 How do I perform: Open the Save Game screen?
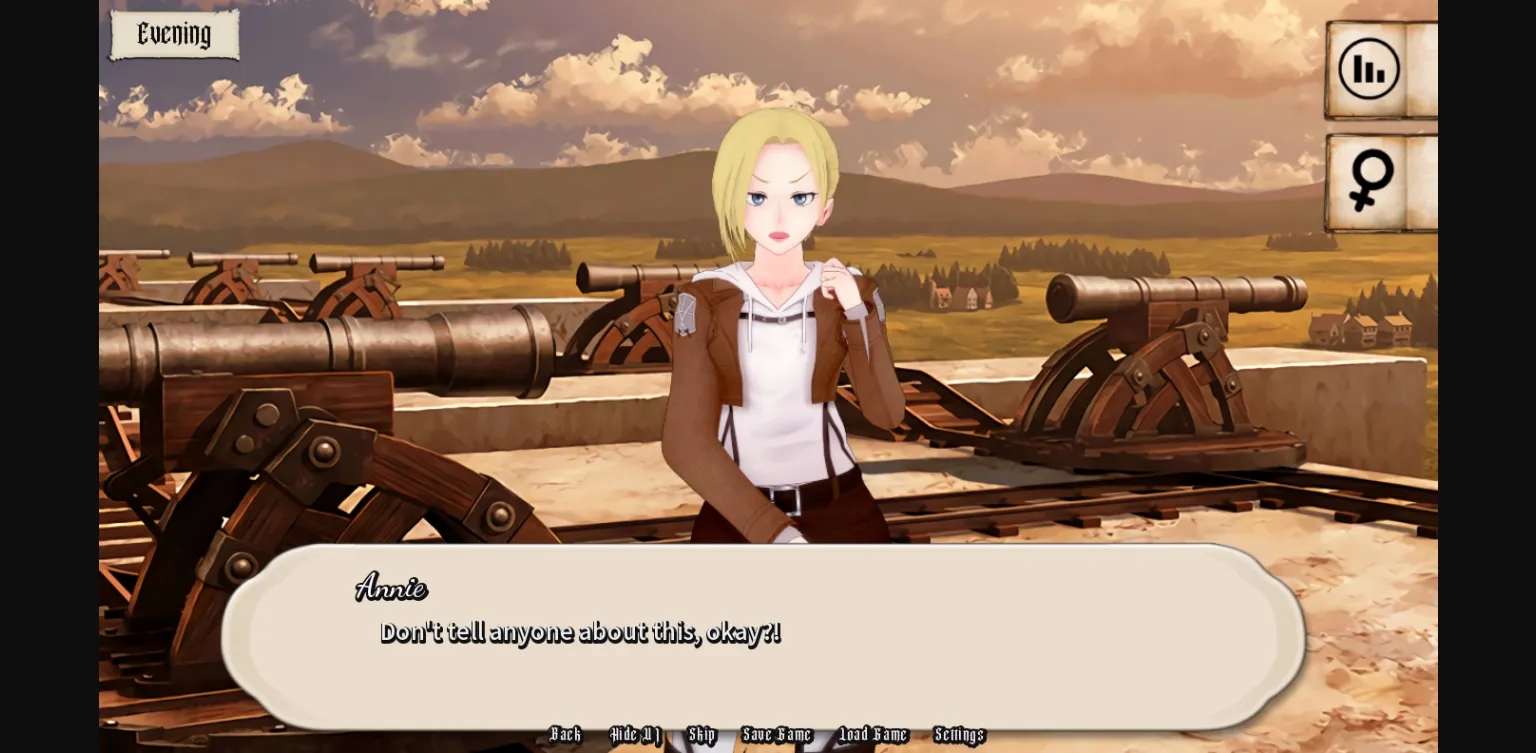pos(777,735)
